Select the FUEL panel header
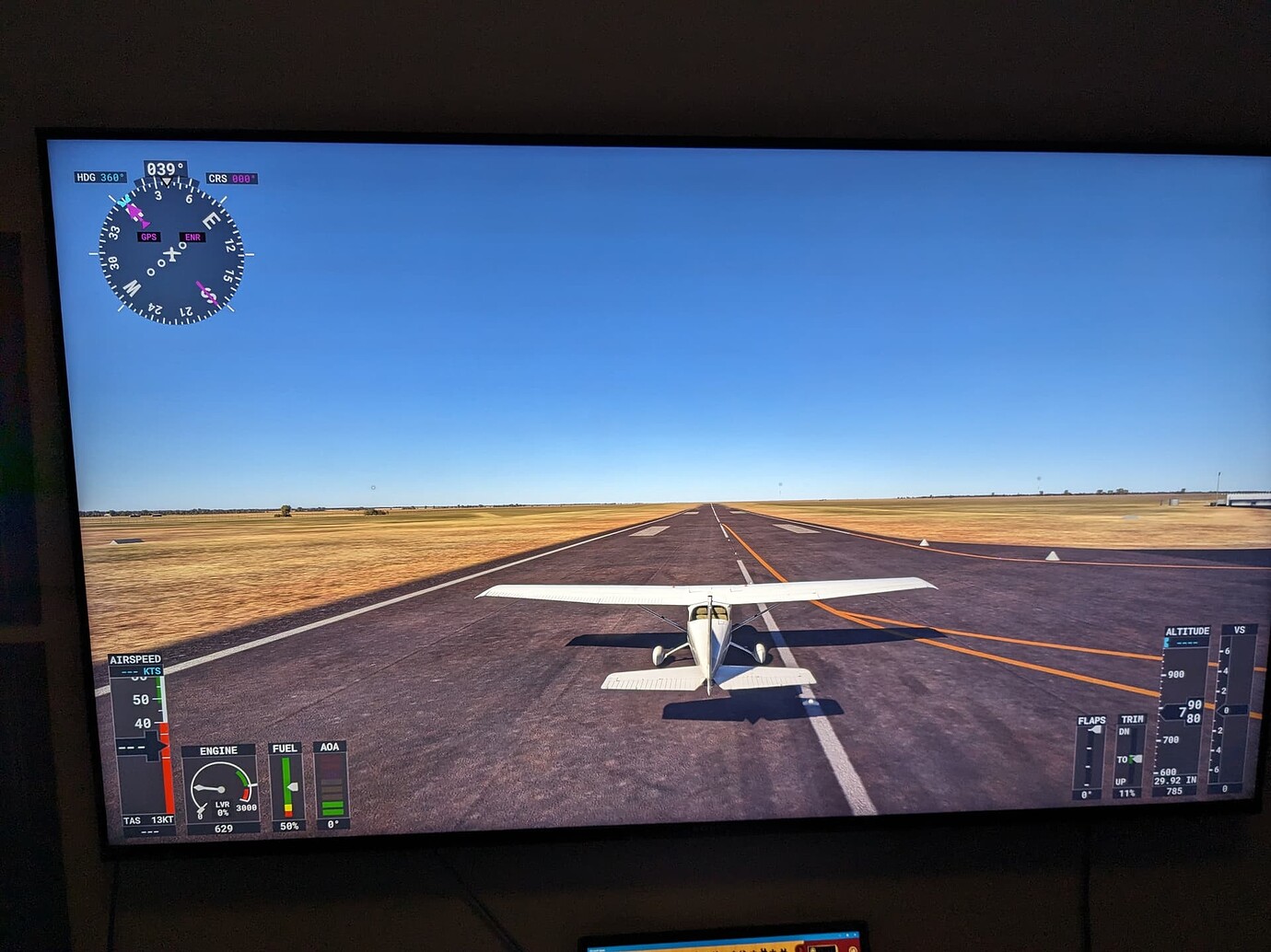 coord(286,748)
